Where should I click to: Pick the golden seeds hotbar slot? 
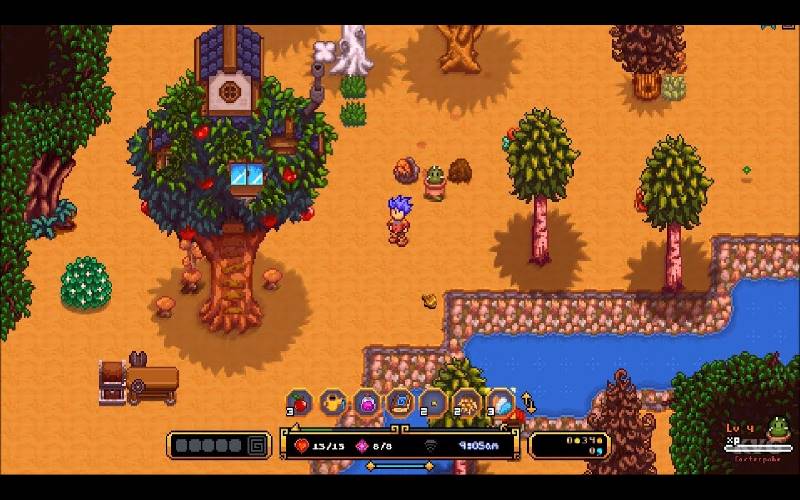click(467, 402)
